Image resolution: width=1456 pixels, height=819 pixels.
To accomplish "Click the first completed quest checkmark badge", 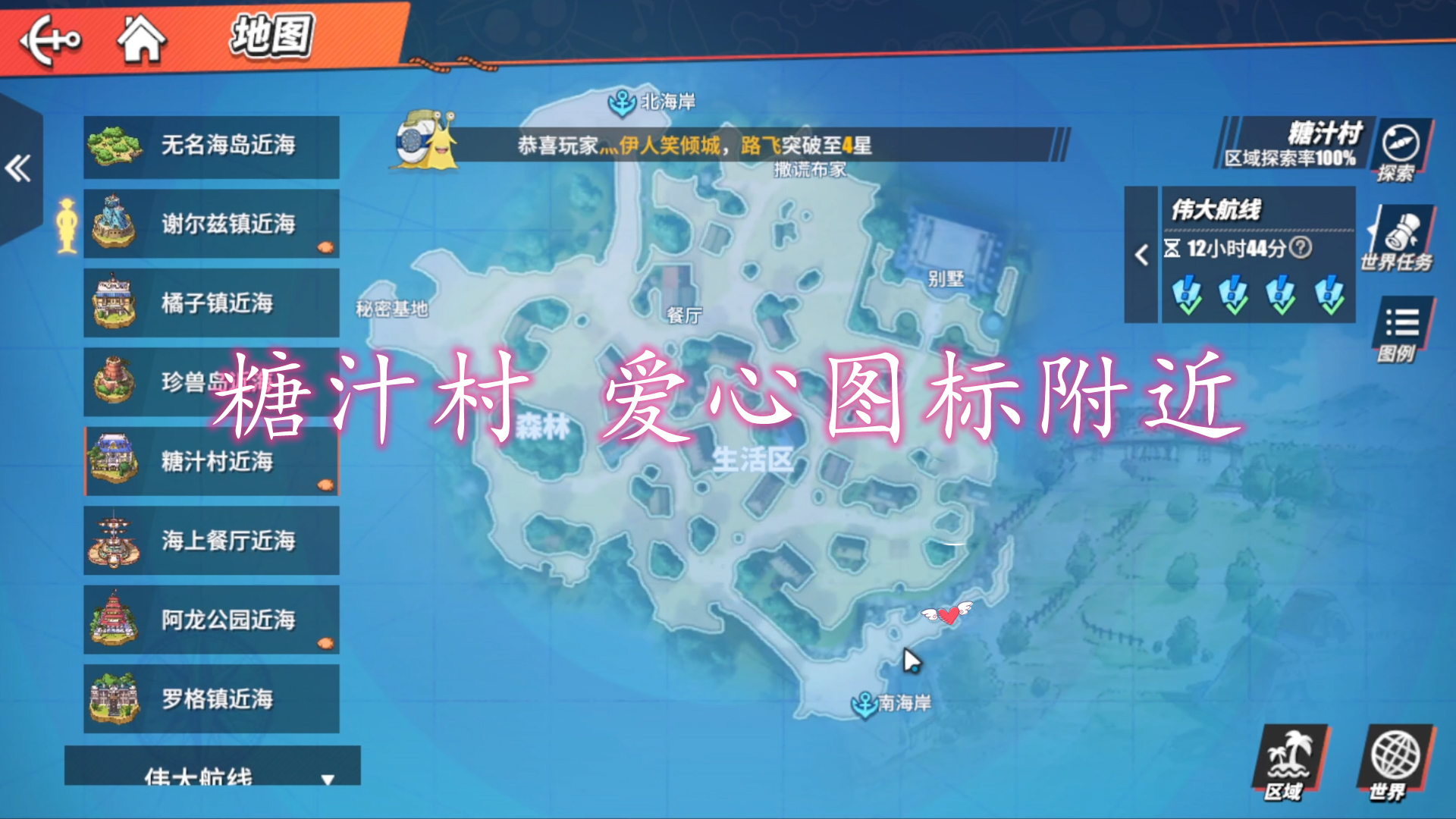I will pyautogui.click(x=1185, y=293).
